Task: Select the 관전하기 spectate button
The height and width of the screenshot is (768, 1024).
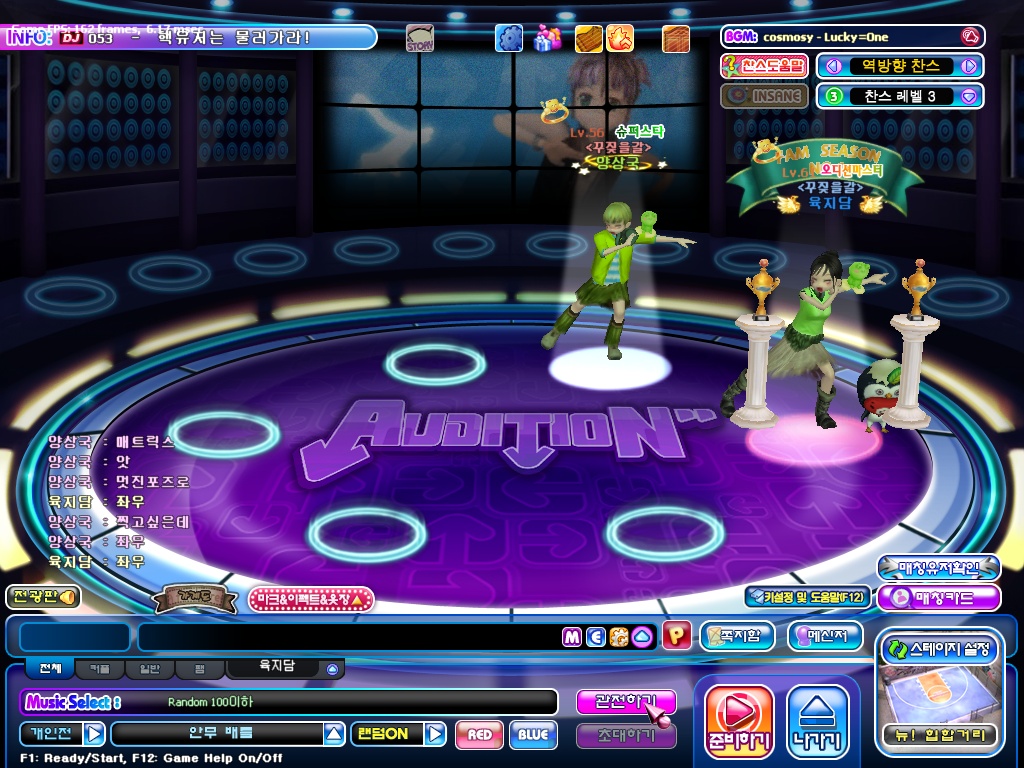Action: coord(625,702)
